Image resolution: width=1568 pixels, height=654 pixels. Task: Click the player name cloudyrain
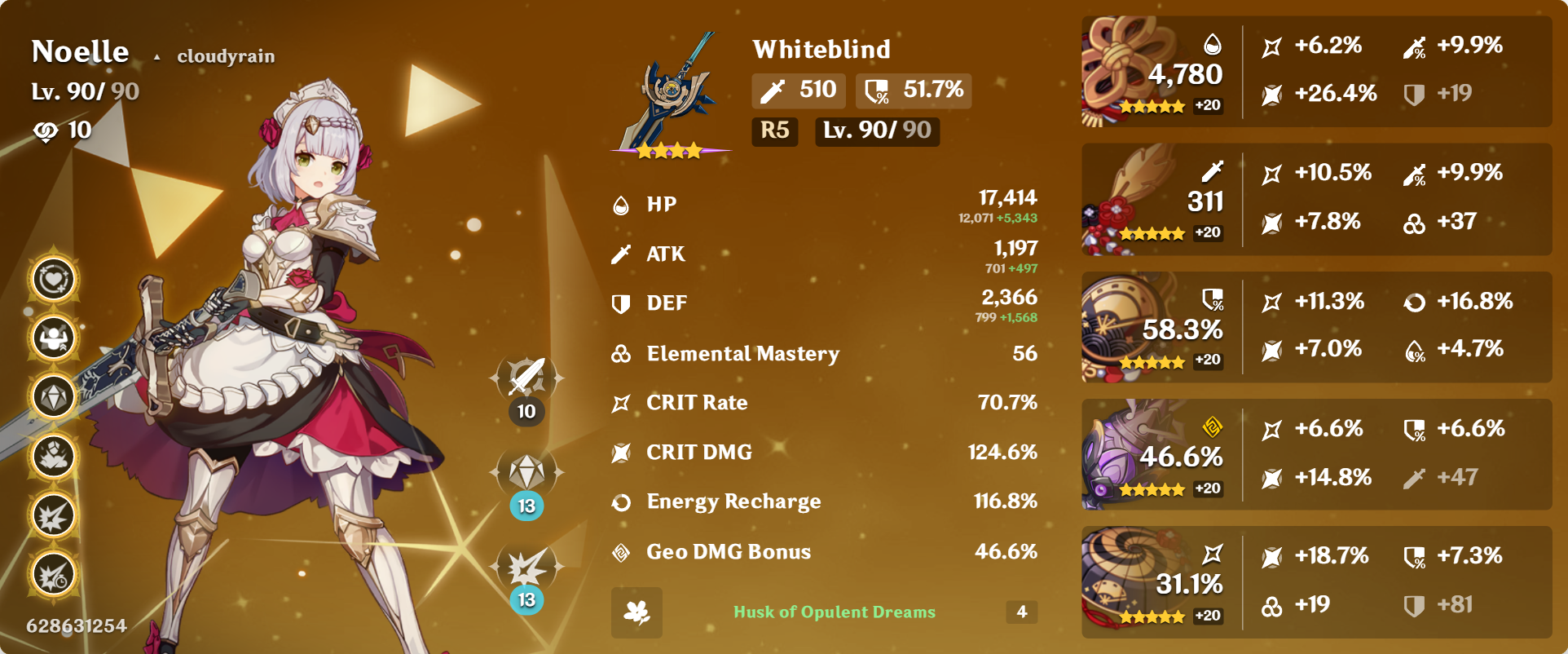point(226,56)
